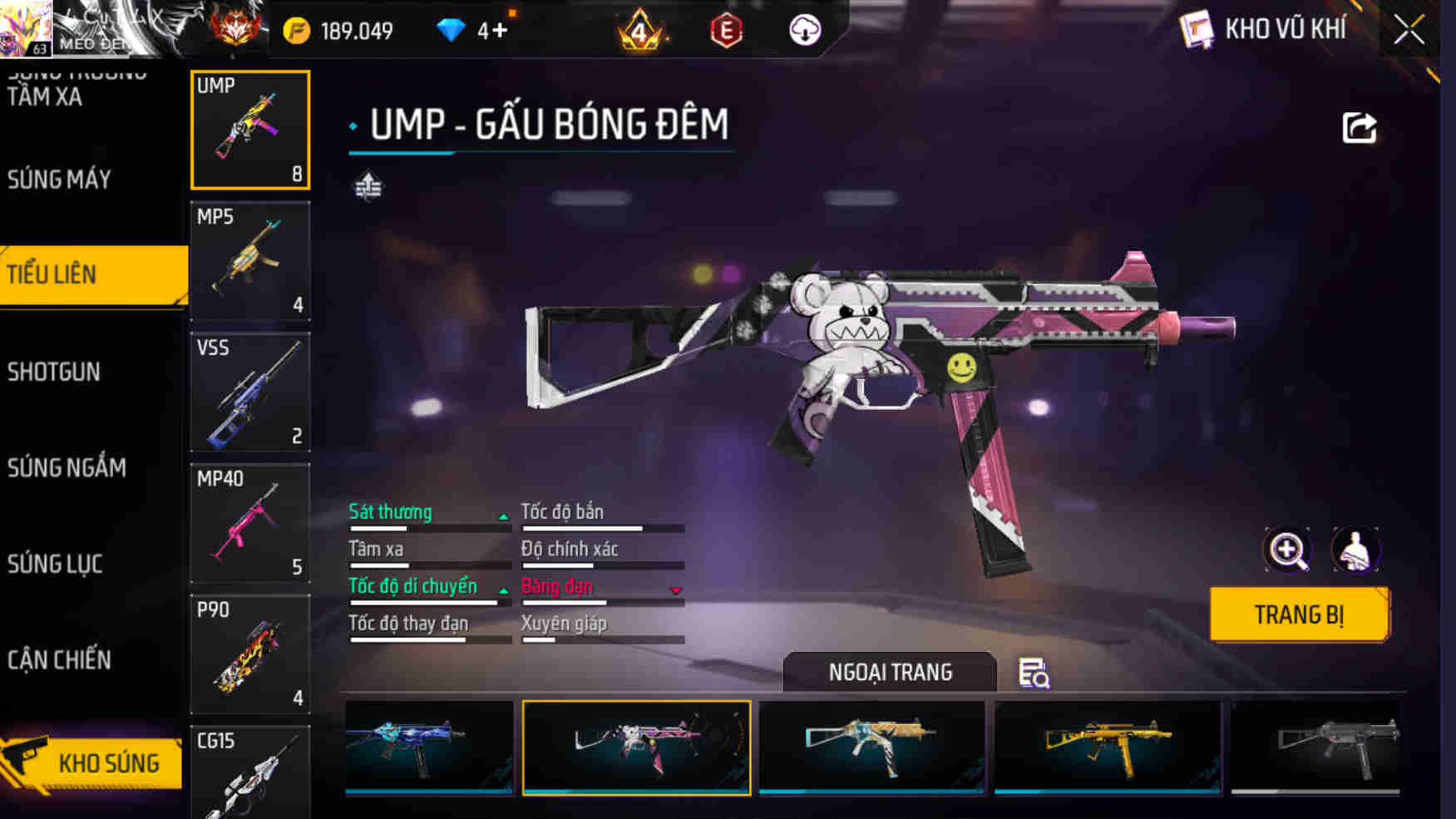1456x819 pixels.
Task: Open the KHO SÚNG button
Action: click(93, 762)
